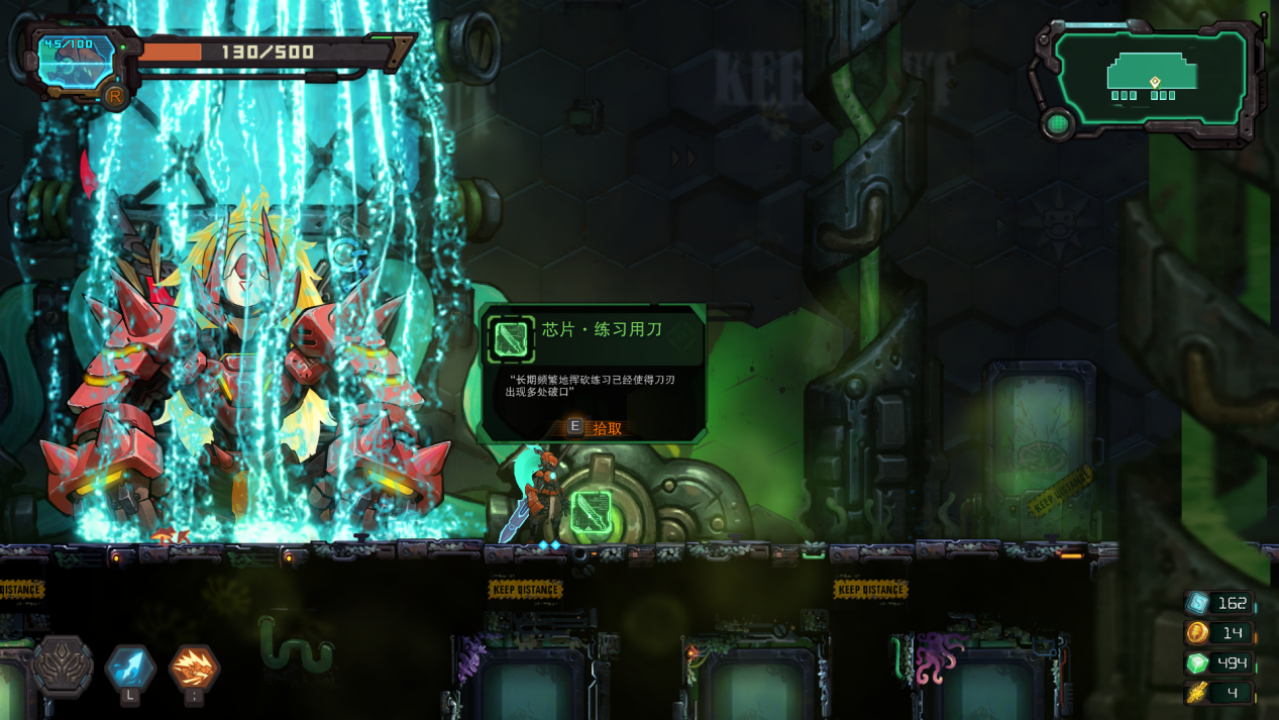Select the stone crest emblem slot

tap(63, 666)
